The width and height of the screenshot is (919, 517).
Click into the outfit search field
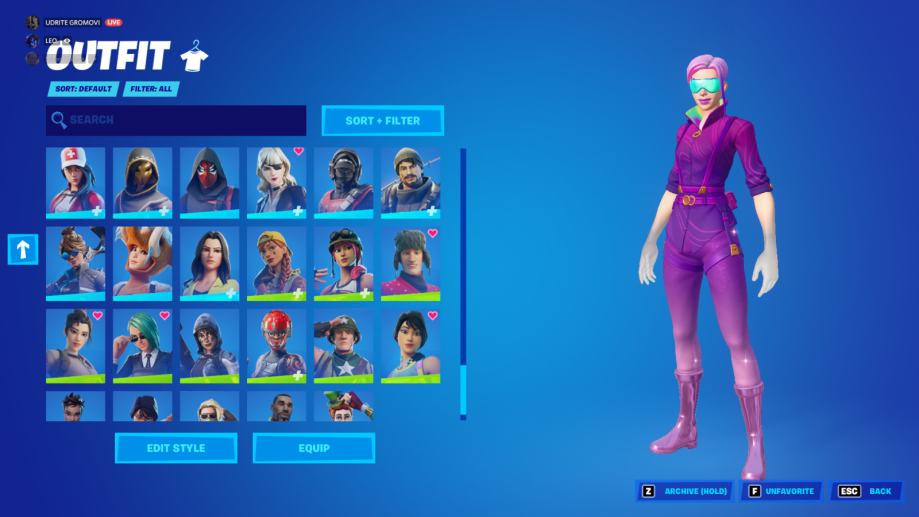pyautogui.click(x=176, y=121)
